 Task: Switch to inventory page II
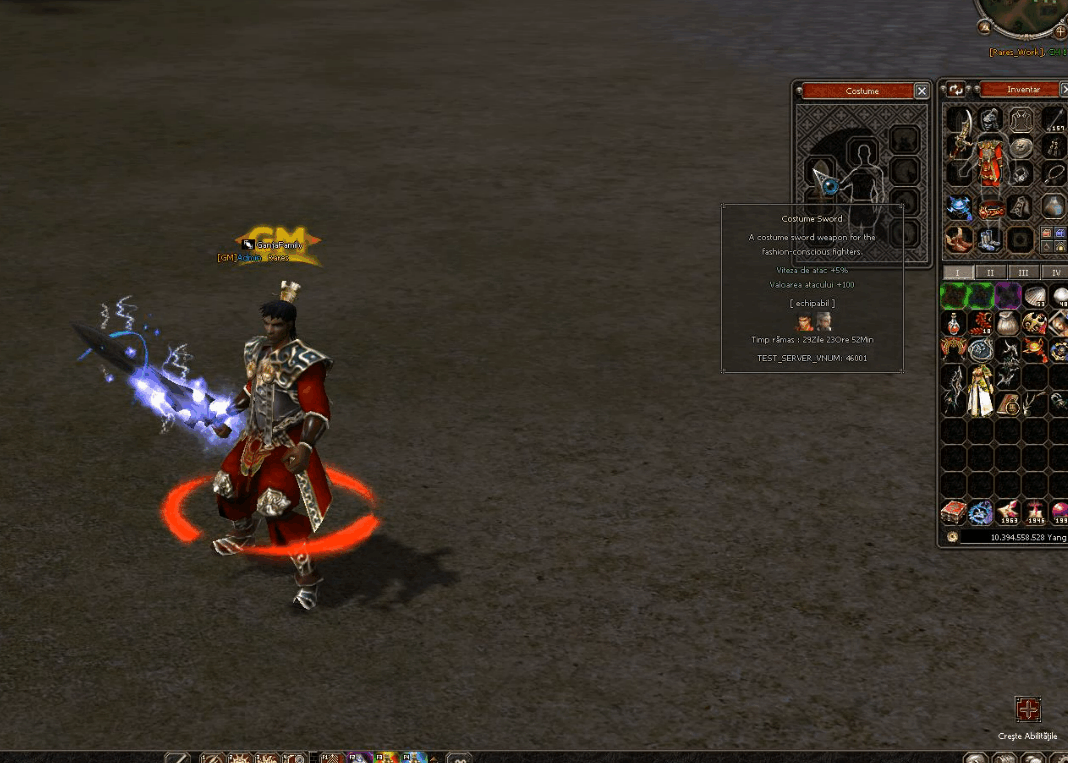[990, 272]
